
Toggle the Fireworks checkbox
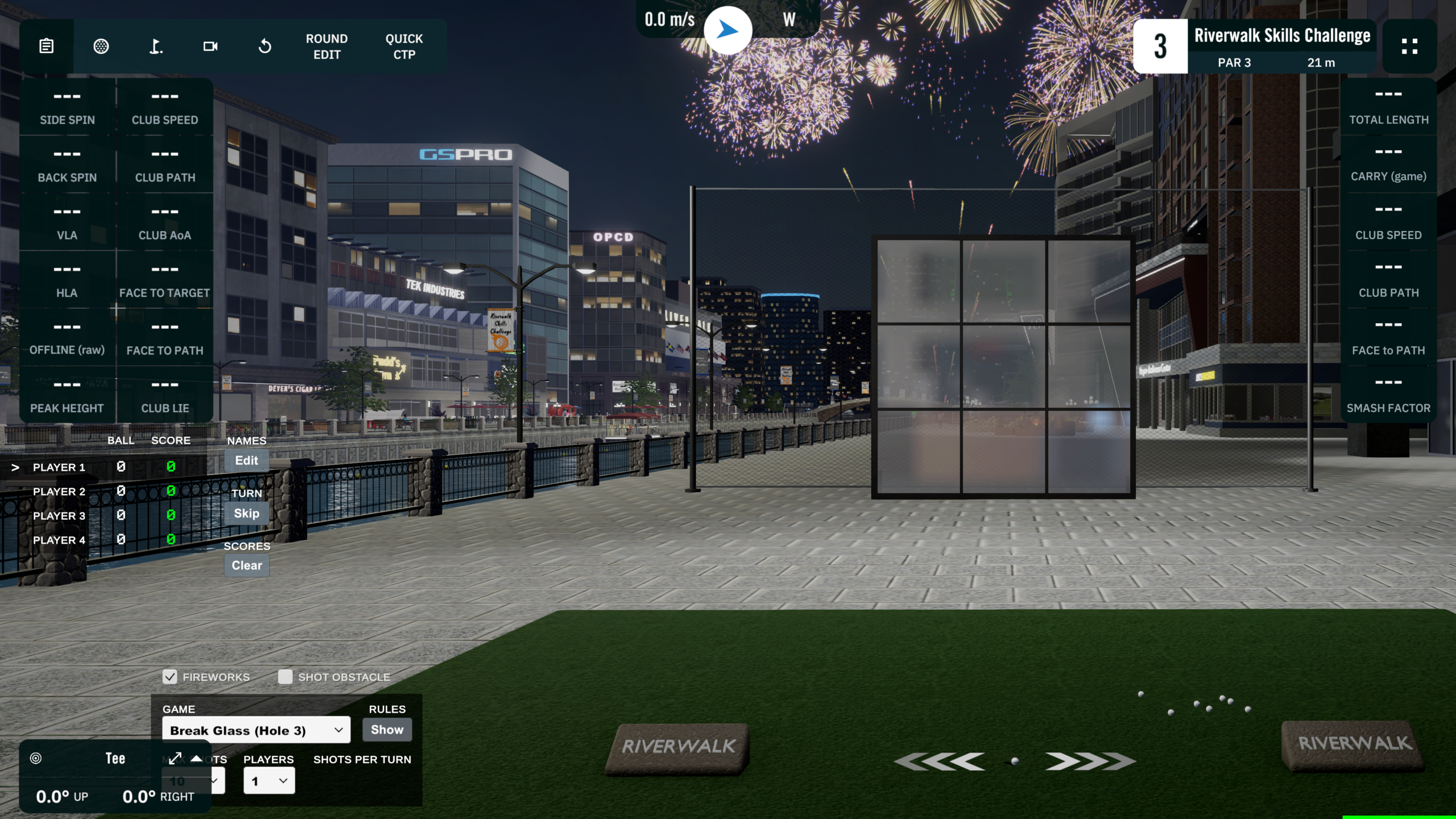point(169,677)
